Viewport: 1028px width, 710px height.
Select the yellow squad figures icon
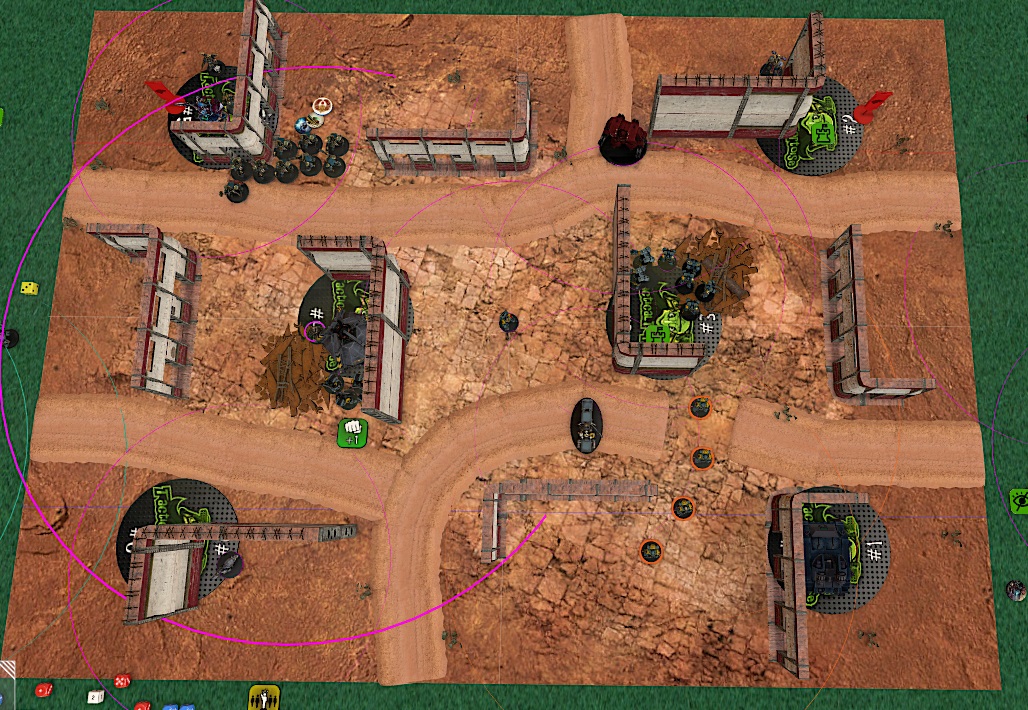tap(262, 697)
